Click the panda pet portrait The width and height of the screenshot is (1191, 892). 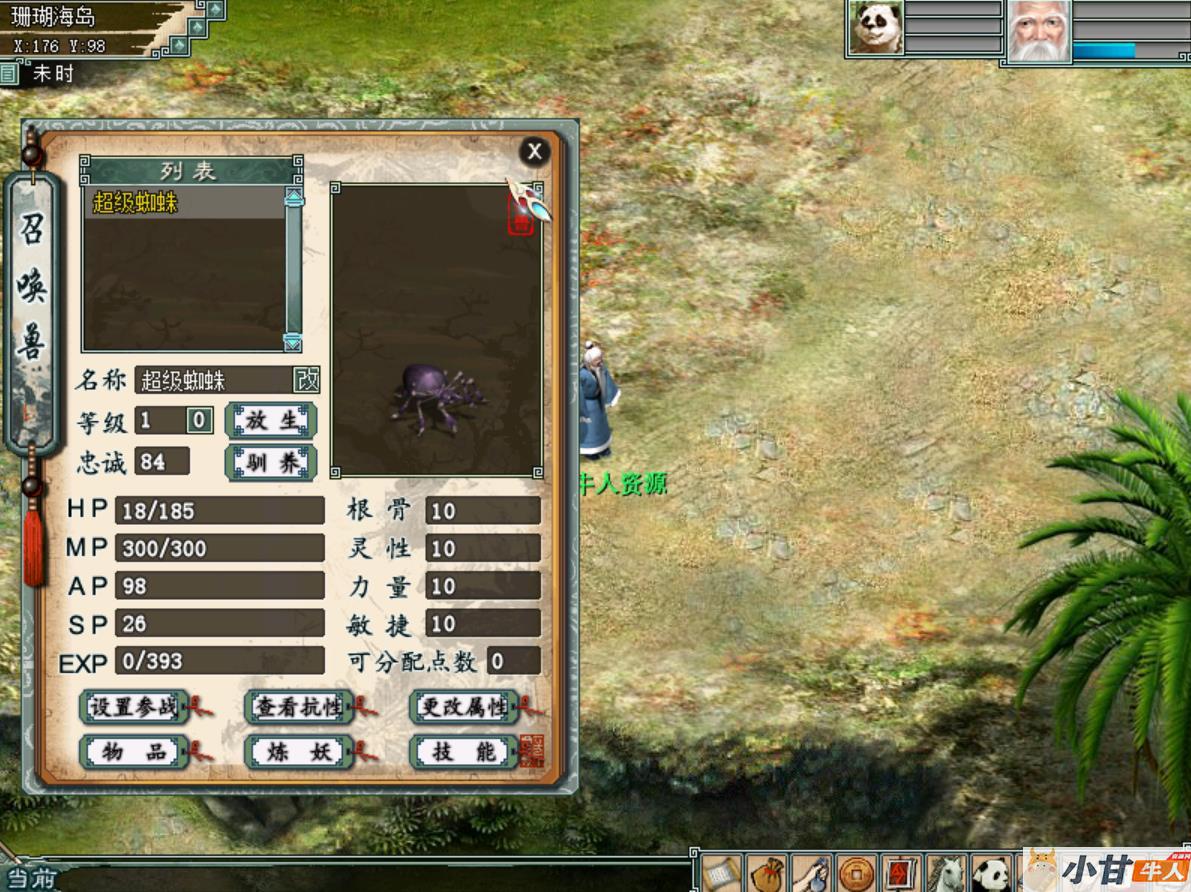pos(876,28)
